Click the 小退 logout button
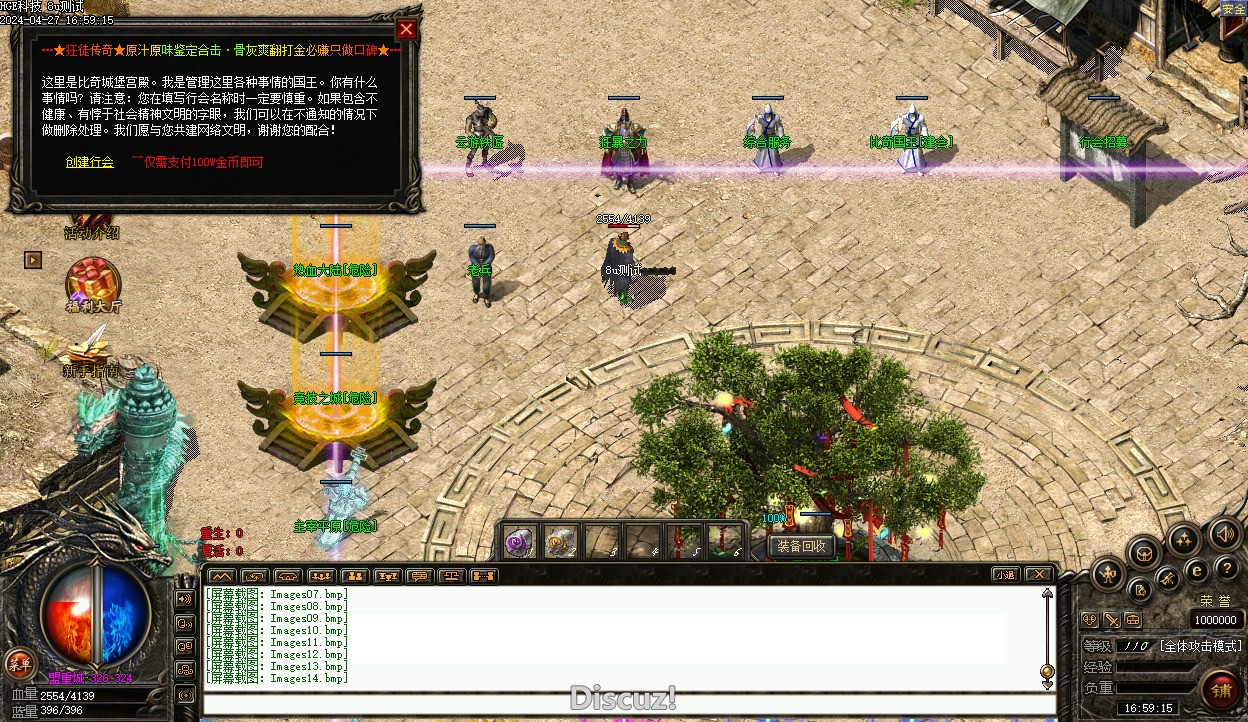 1006,575
